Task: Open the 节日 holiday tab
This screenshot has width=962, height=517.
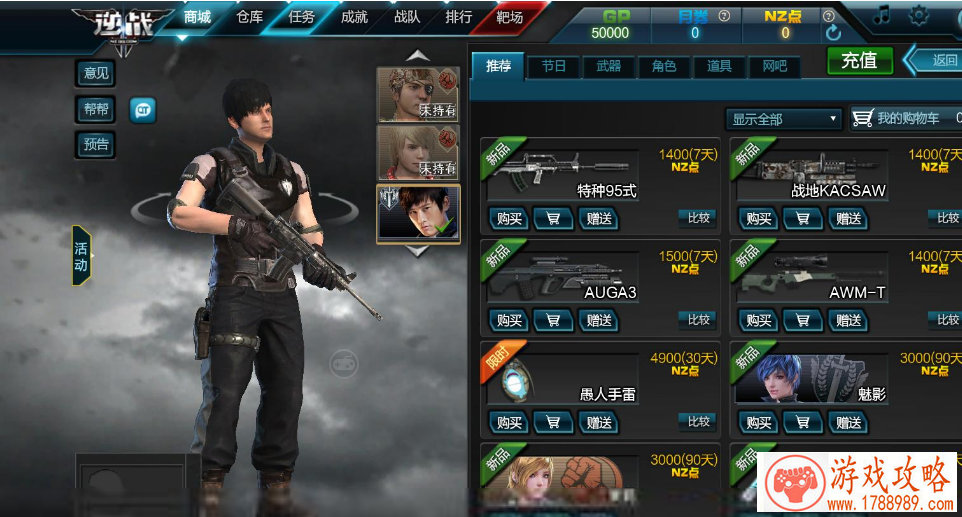Action: click(x=554, y=66)
